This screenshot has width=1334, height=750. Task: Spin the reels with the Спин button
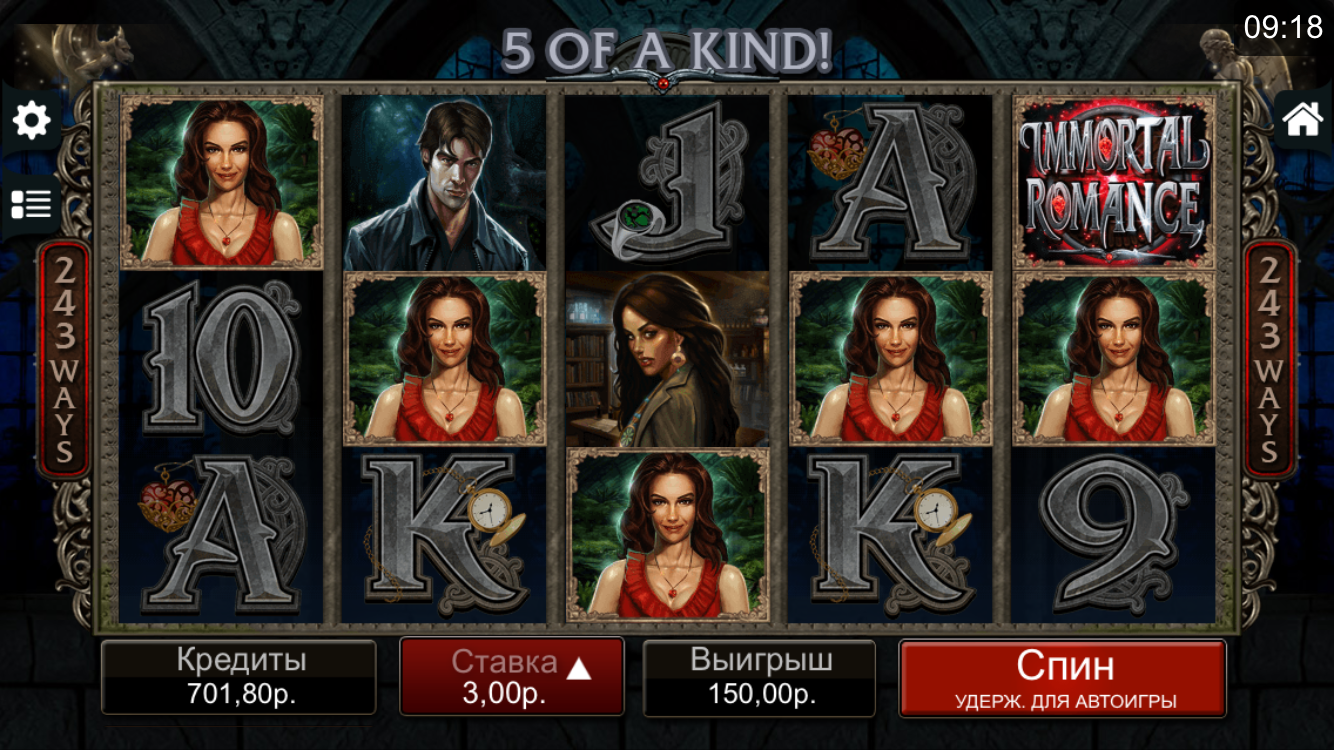tap(1062, 677)
